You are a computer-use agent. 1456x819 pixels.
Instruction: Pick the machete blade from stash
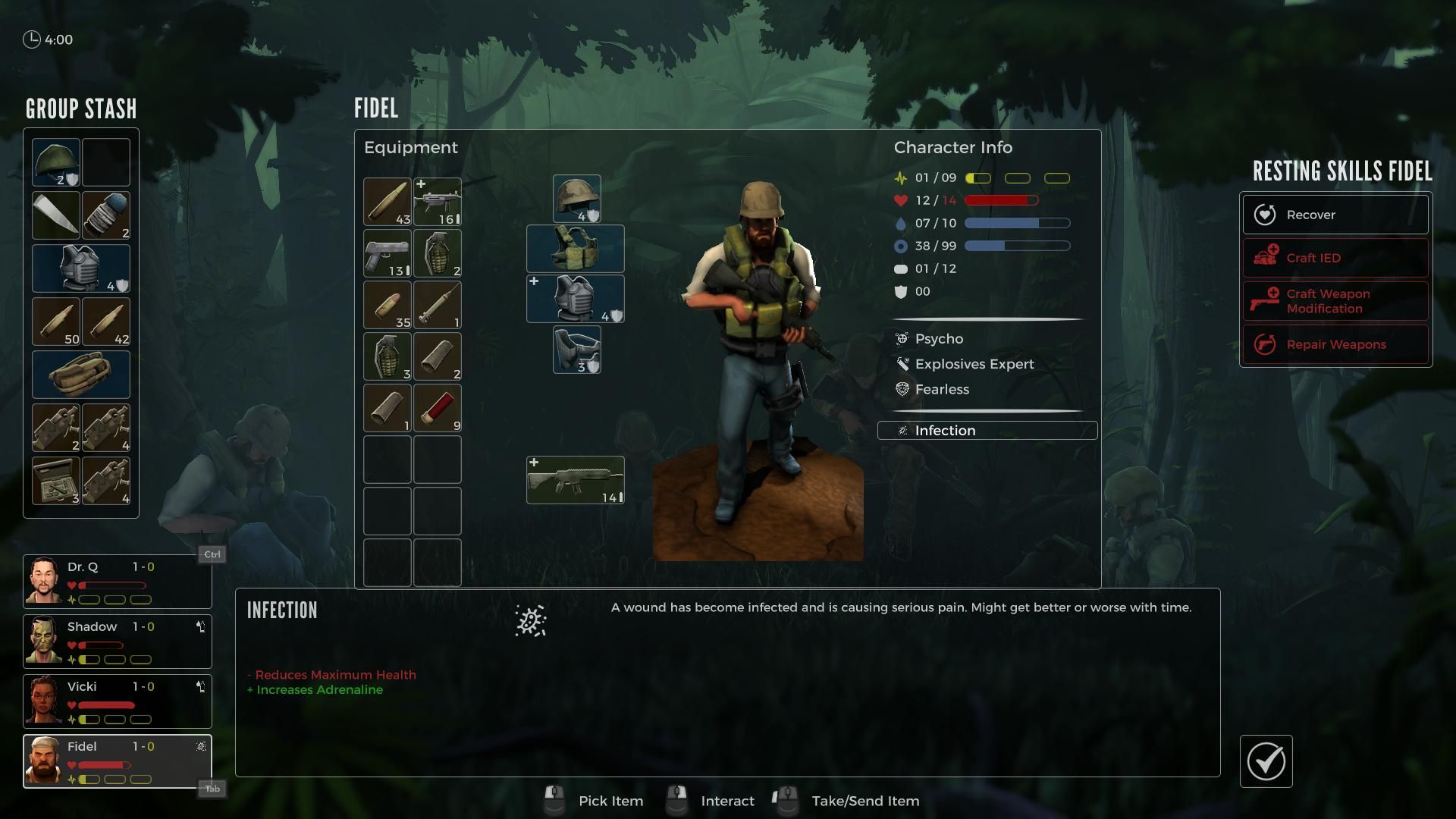tap(56, 215)
